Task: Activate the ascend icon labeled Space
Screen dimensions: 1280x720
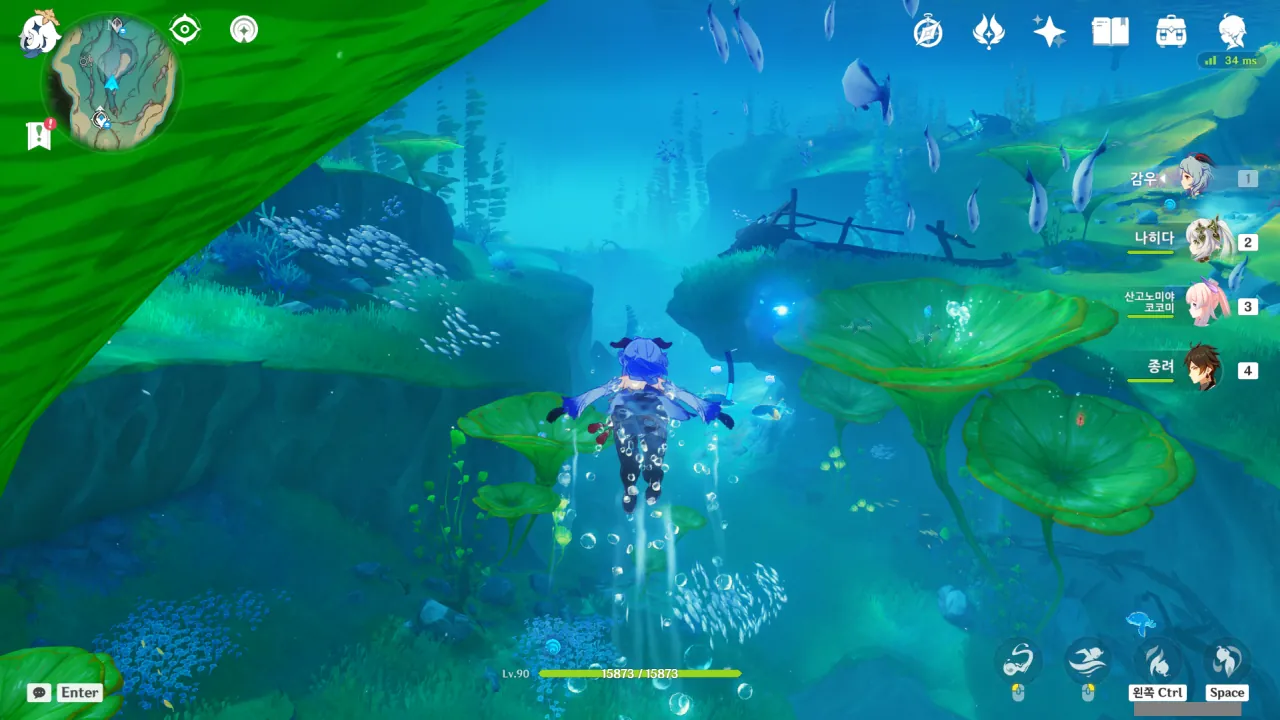Action: point(1226,660)
